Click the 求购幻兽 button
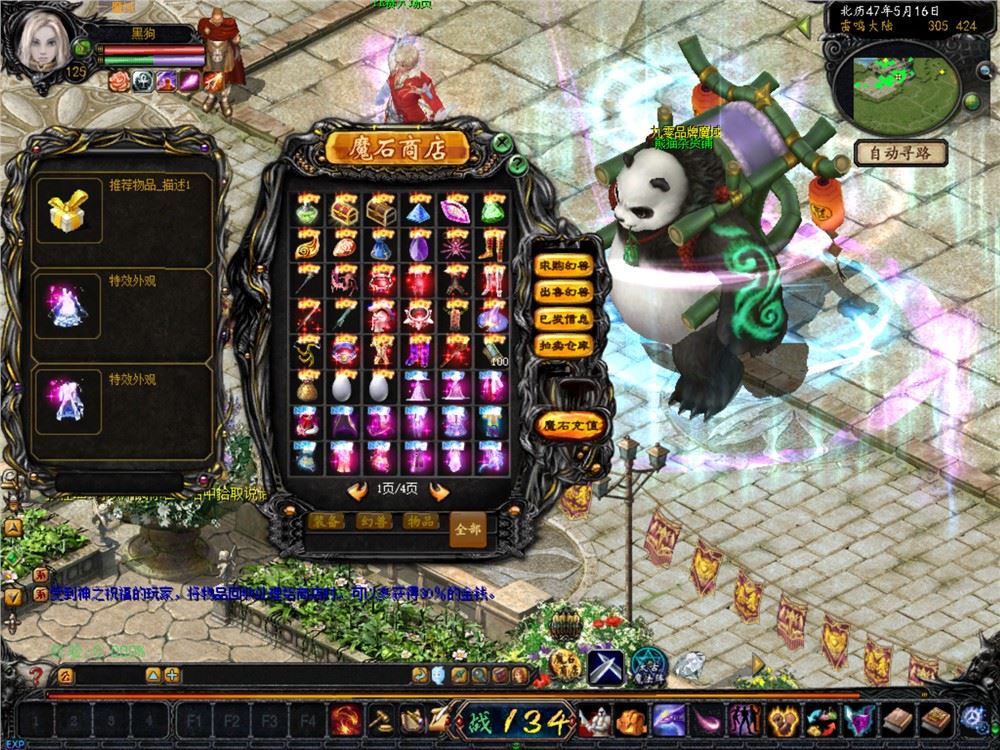Viewport: 1000px width, 750px height. (564, 266)
